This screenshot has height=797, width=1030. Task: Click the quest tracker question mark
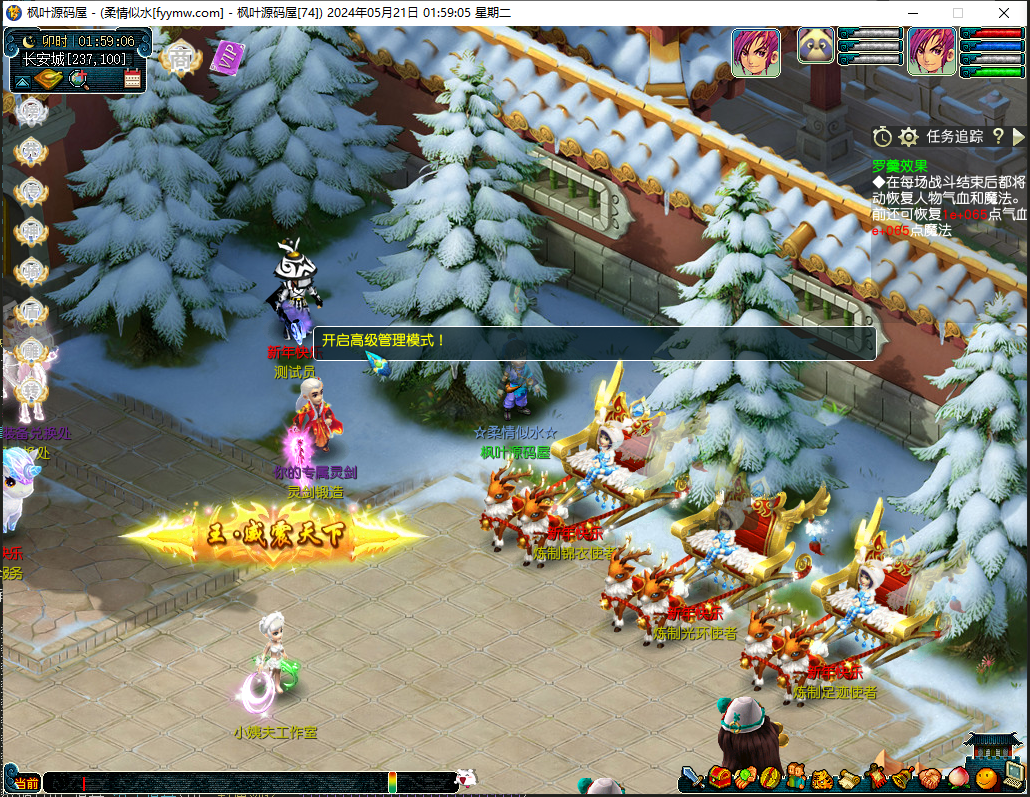coord(997,137)
